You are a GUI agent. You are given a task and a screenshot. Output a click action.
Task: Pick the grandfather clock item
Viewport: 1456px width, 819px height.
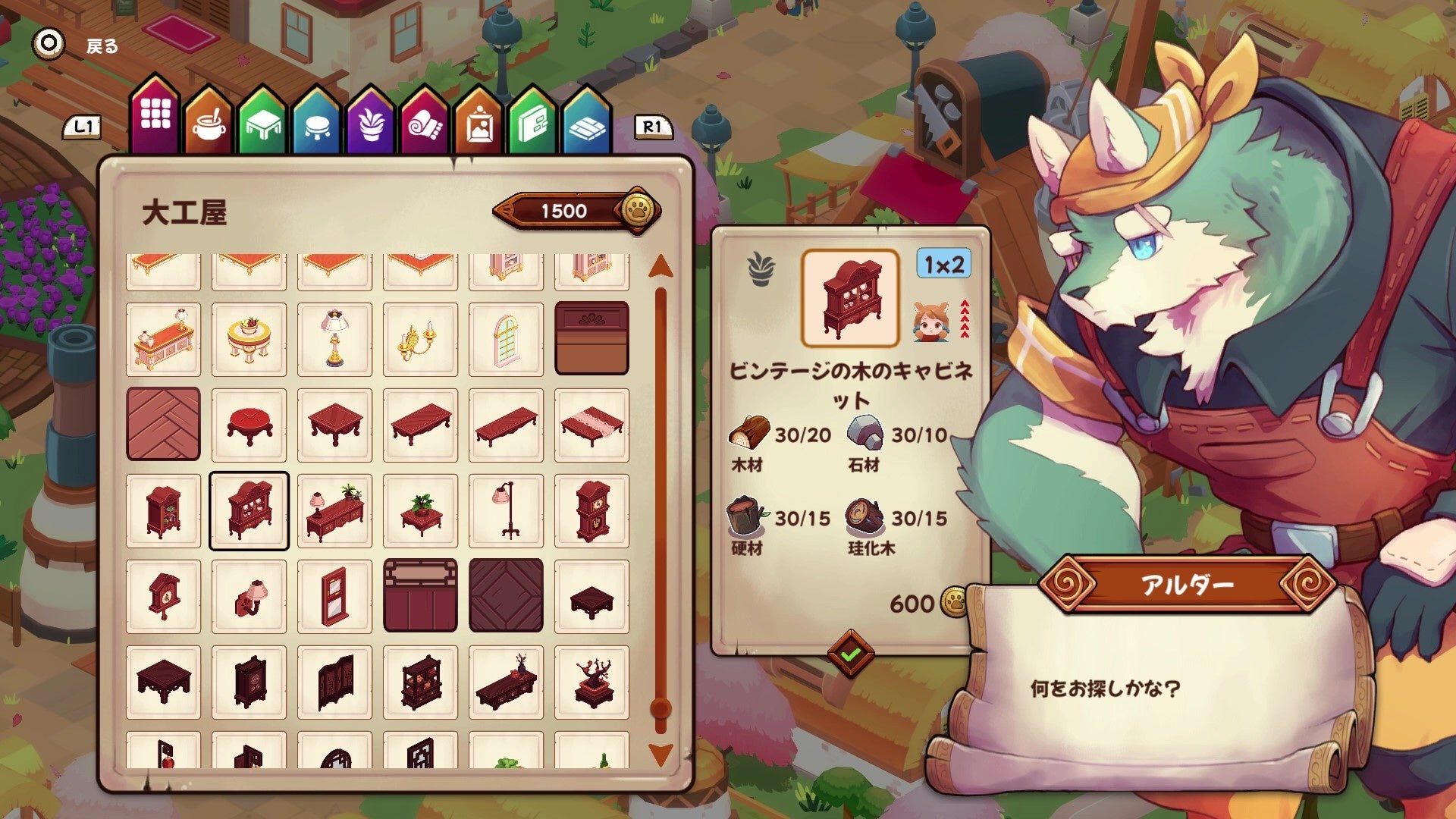tap(591, 510)
